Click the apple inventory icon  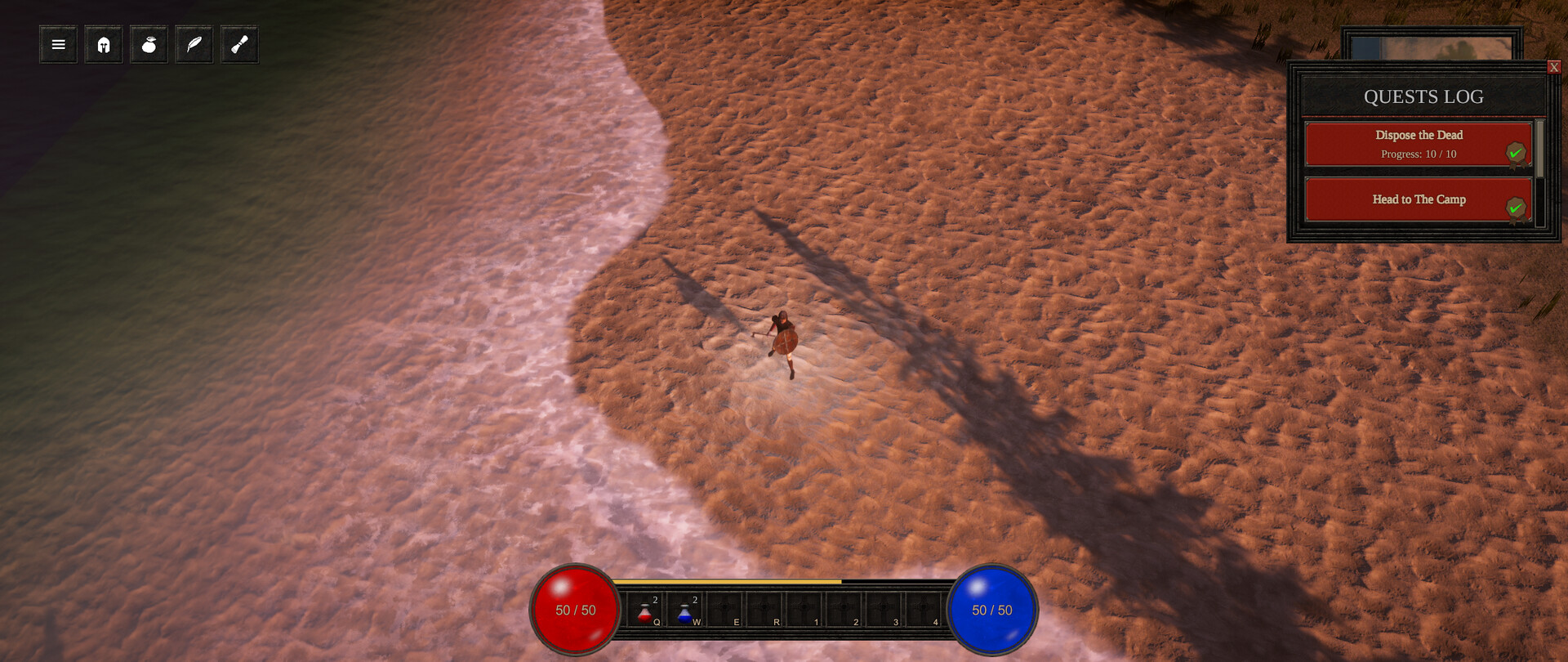[x=149, y=44]
